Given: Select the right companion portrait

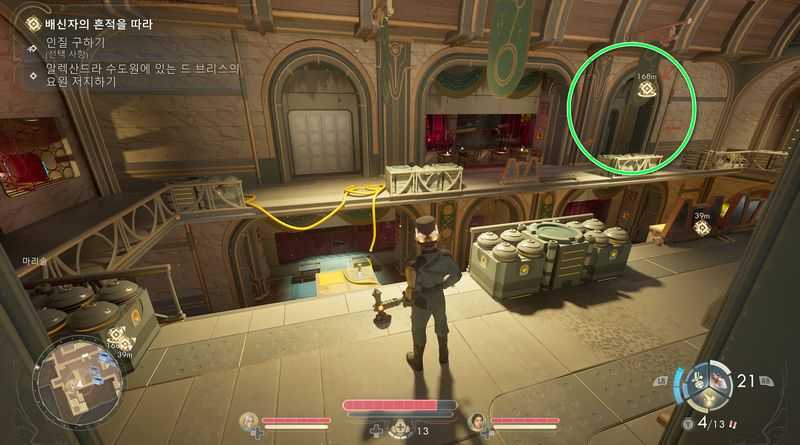Looking at the screenshot, I should [x=478, y=422].
